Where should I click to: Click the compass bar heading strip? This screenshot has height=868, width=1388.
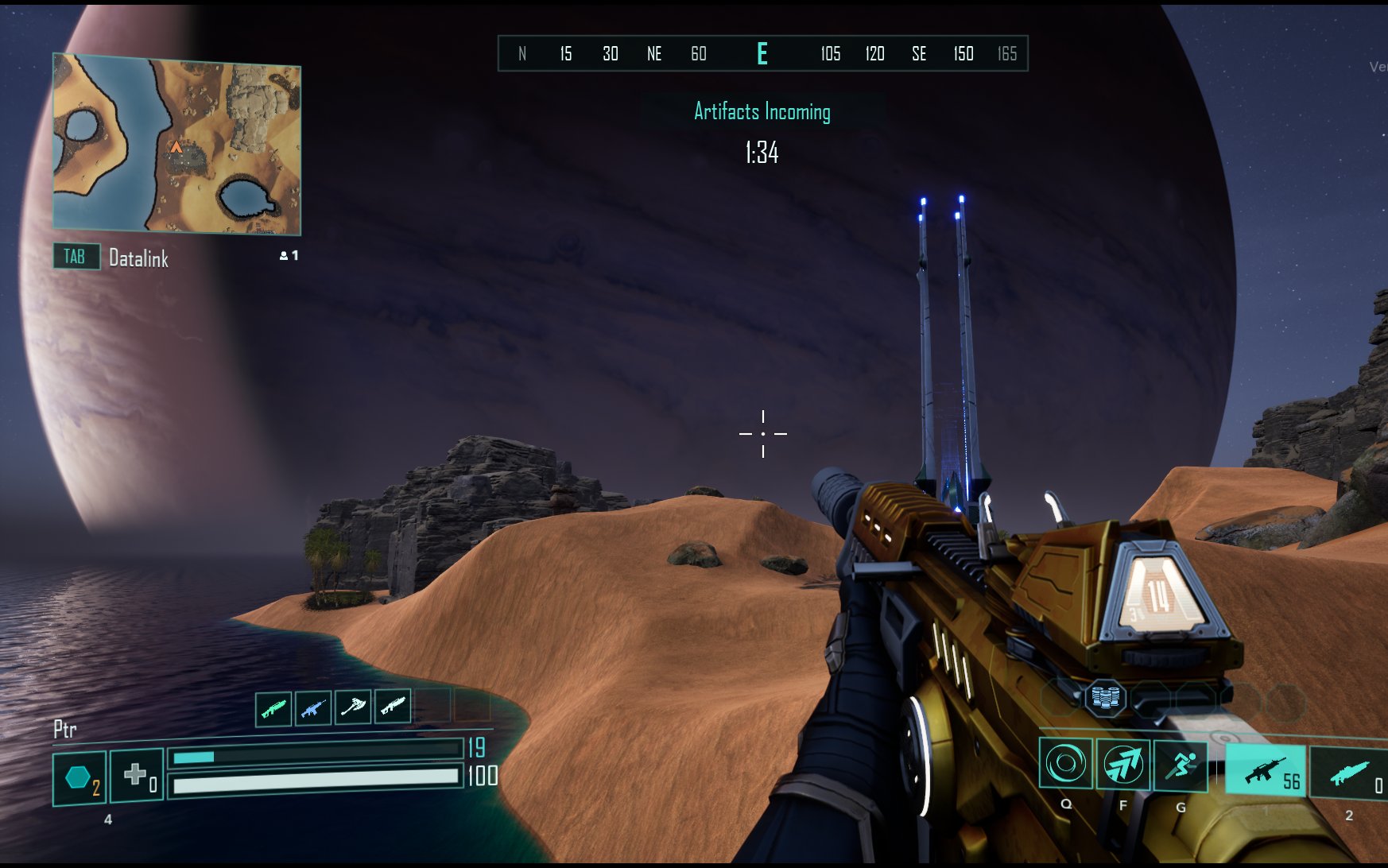[x=762, y=54]
